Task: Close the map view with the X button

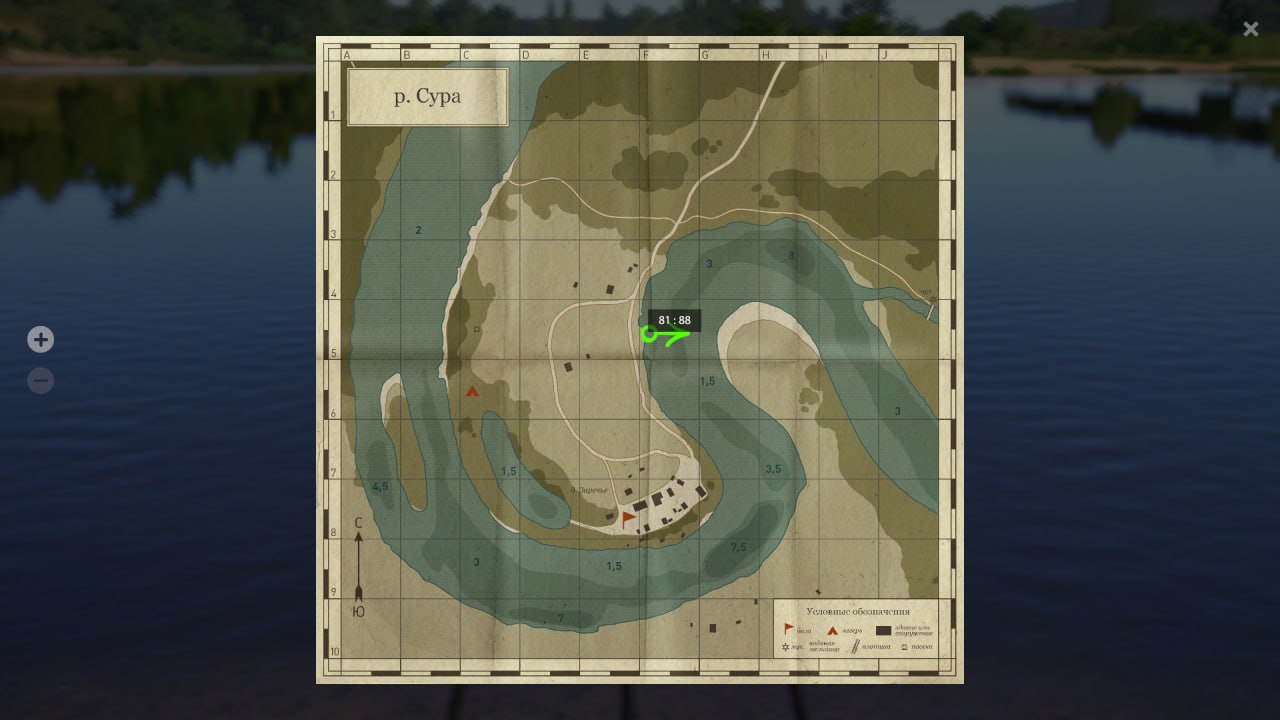Action: 1250,28
